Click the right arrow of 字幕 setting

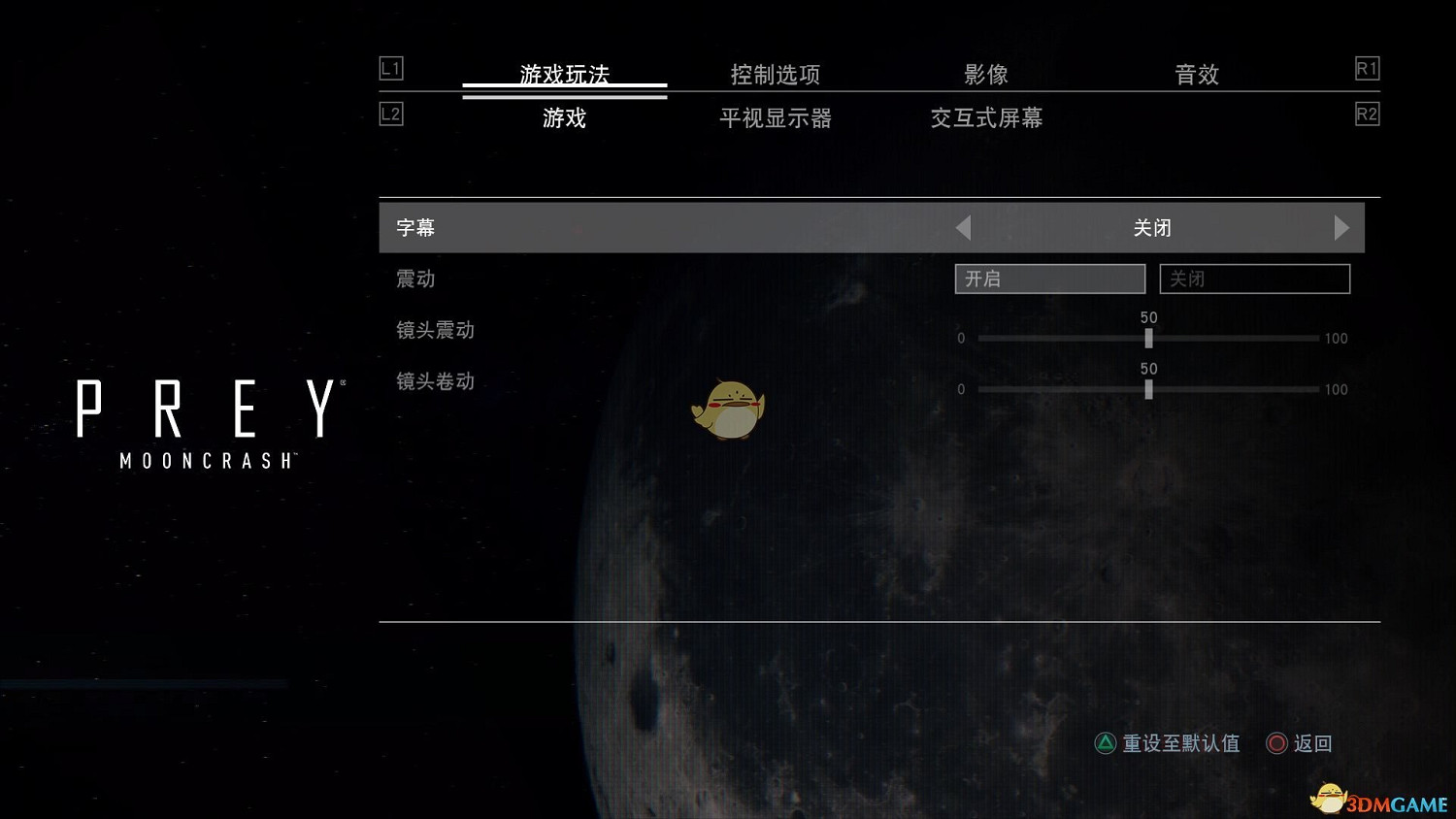[x=1342, y=227]
